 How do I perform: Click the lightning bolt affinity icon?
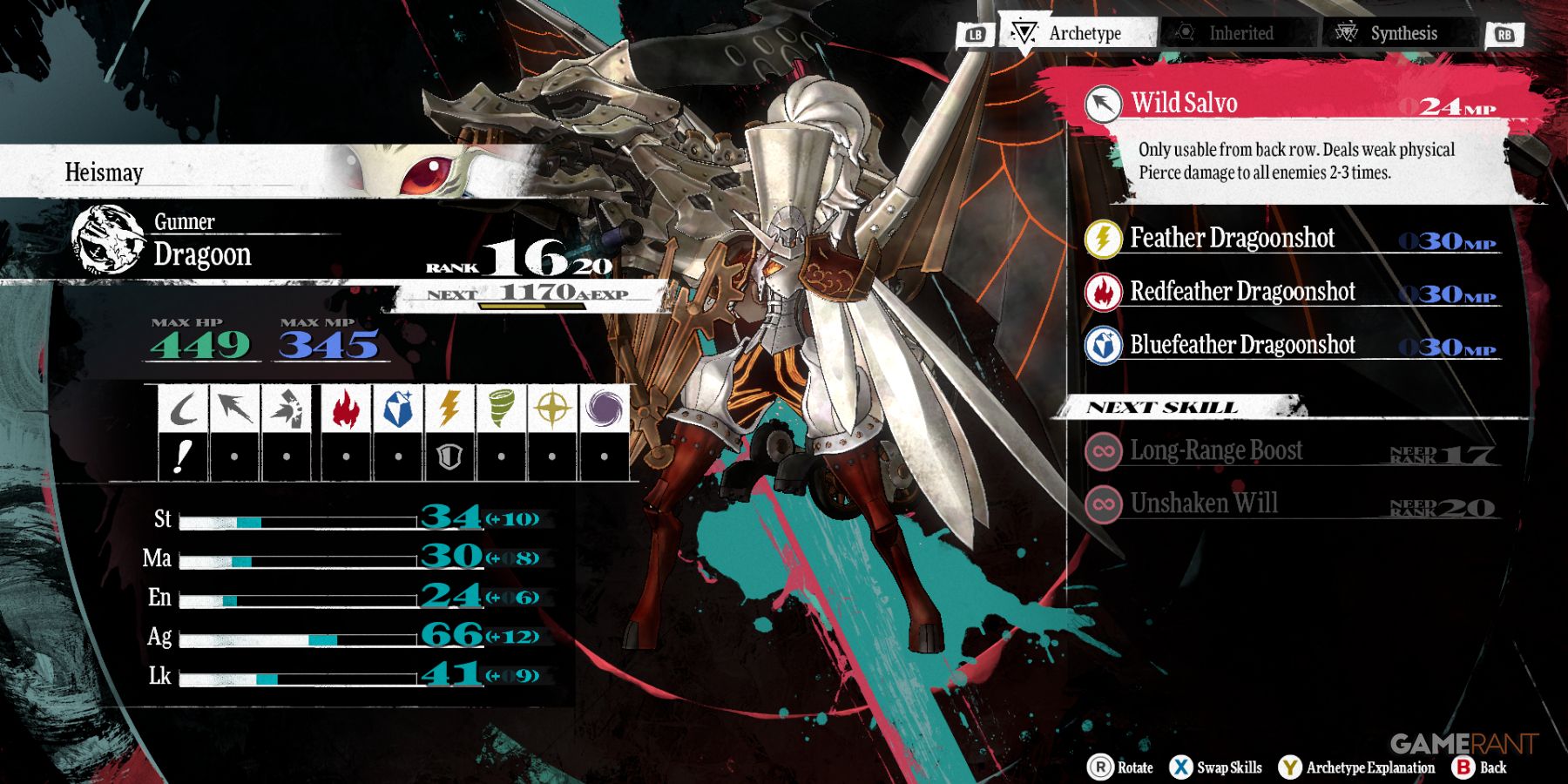(449, 408)
